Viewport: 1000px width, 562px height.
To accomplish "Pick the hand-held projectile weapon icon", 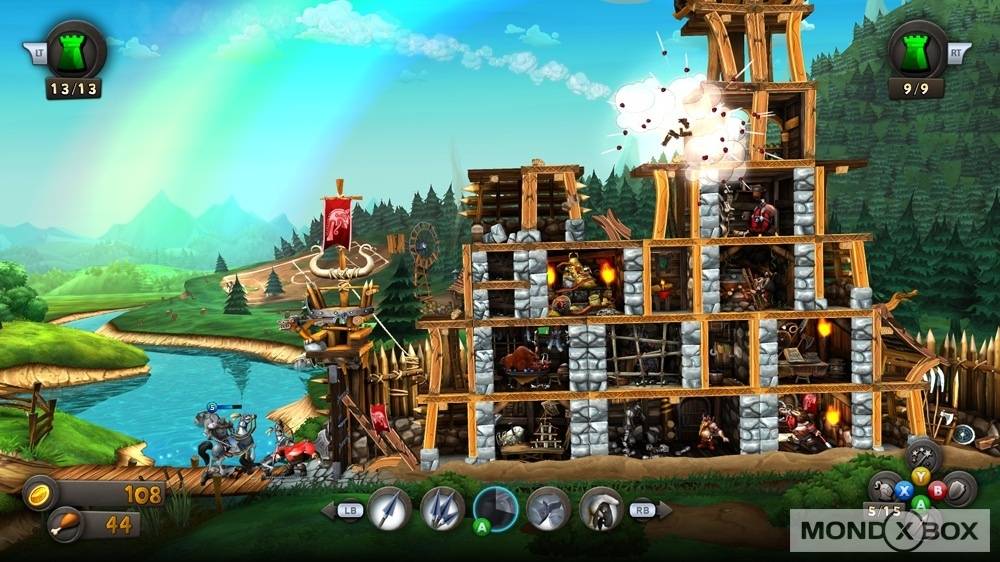I will click(601, 509).
